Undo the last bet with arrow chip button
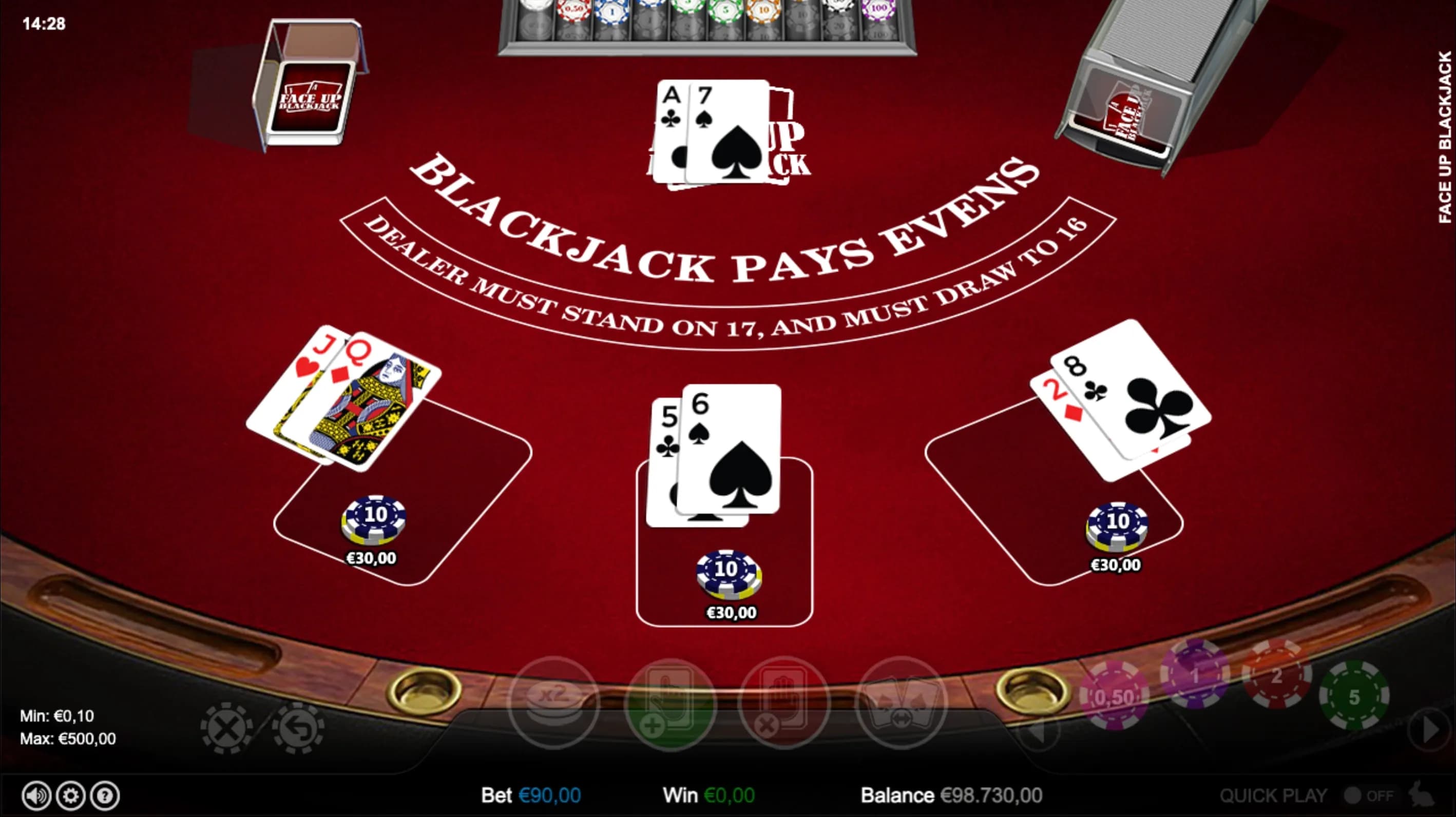The image size is (1456, 817). (298, 728)
